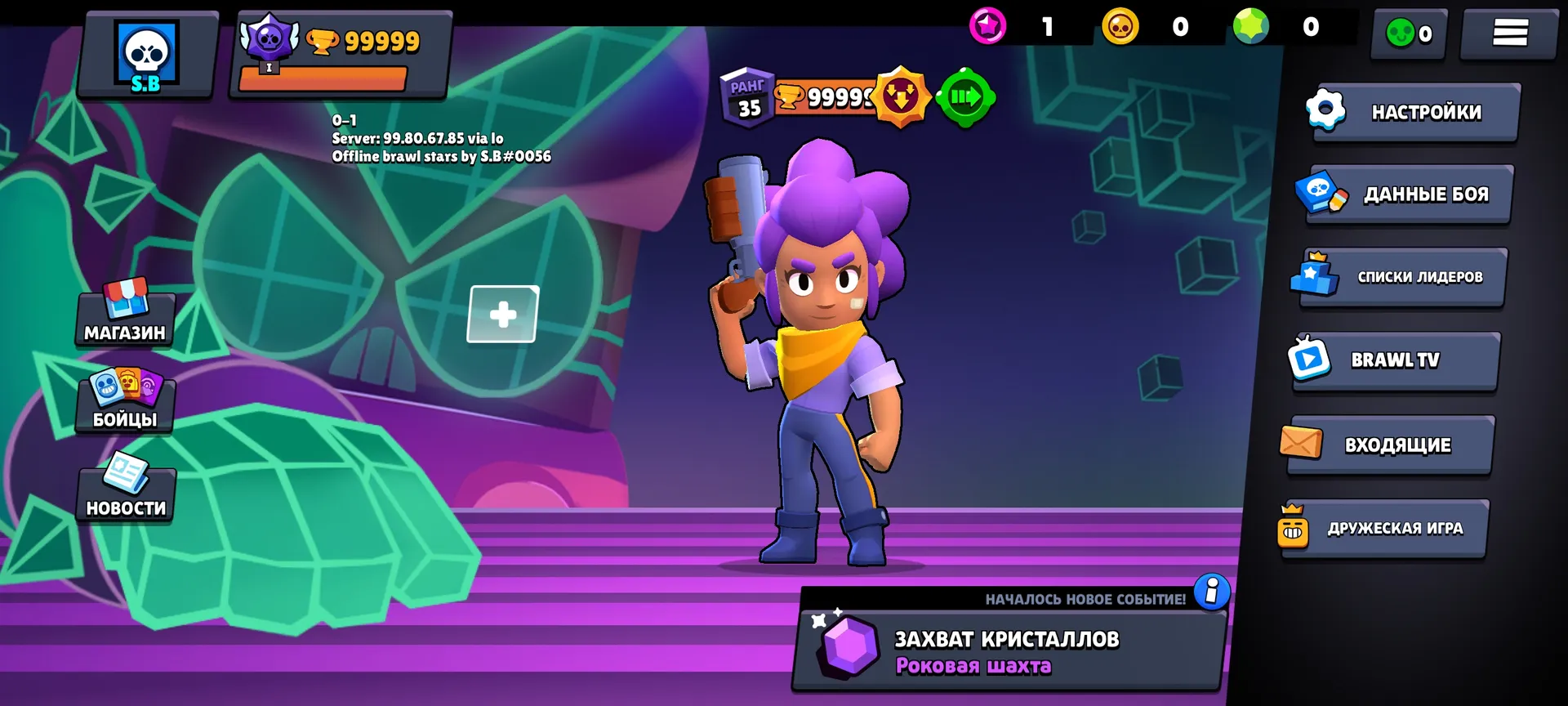Open the Новости news
The height and width of the screenshot is (706, 1568).
(126, 489)
